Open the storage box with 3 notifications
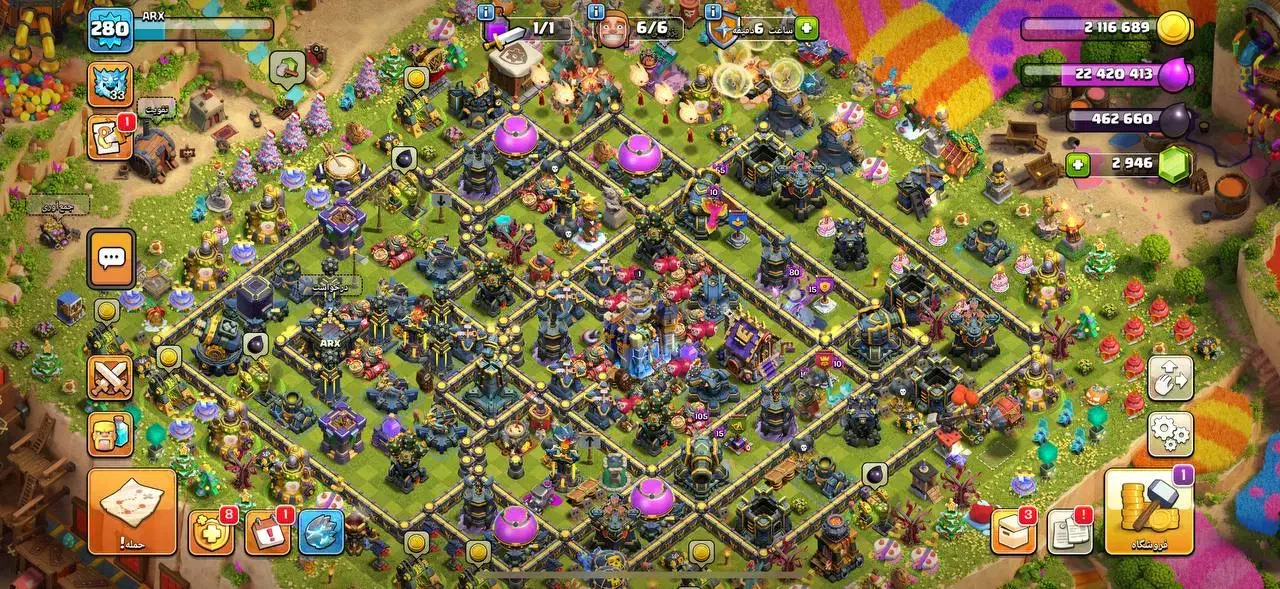Viewport: 1280px width, 589px height. click(1013, 533)
